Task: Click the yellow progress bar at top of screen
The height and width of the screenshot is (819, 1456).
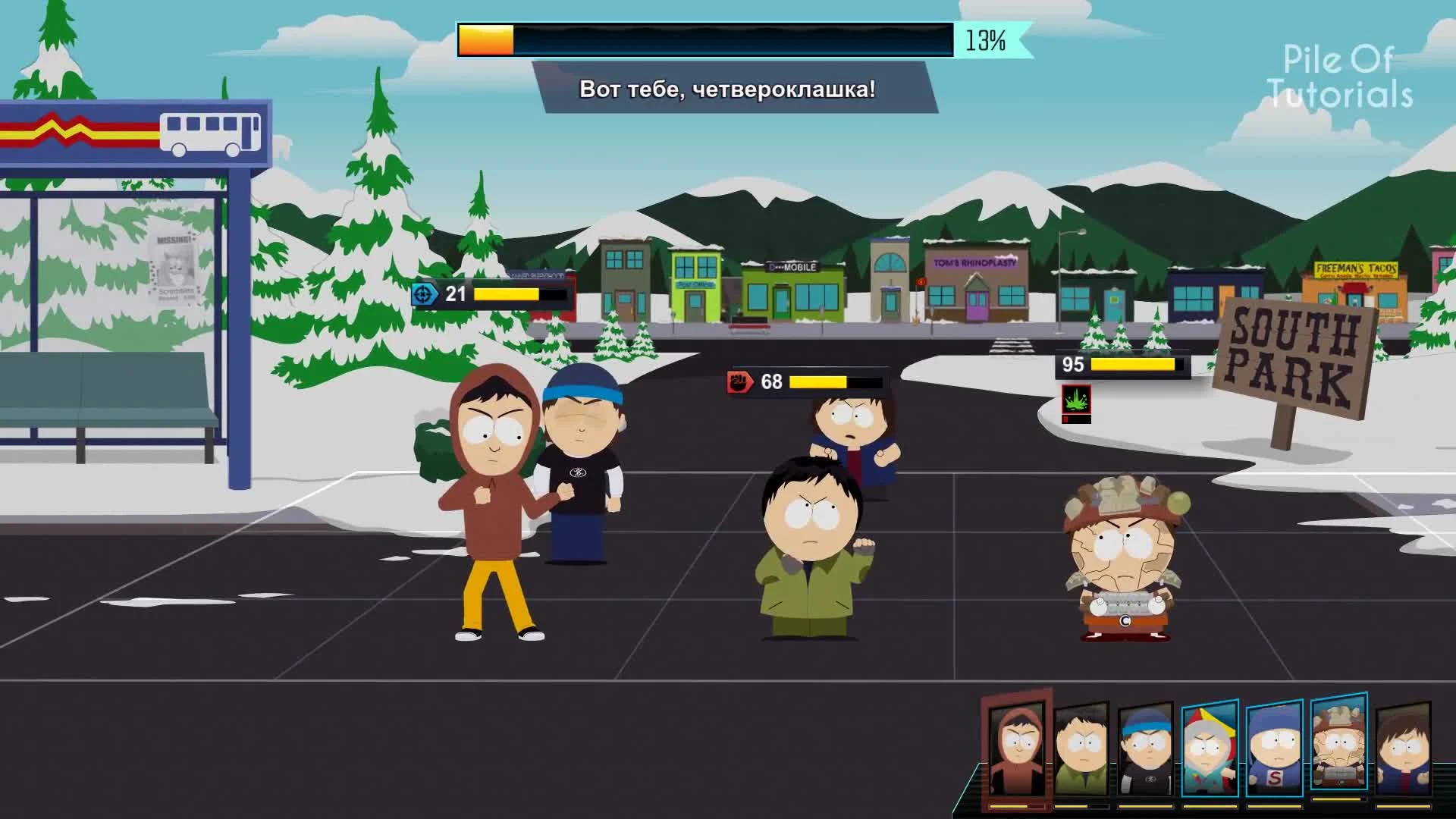Action: 485,39
